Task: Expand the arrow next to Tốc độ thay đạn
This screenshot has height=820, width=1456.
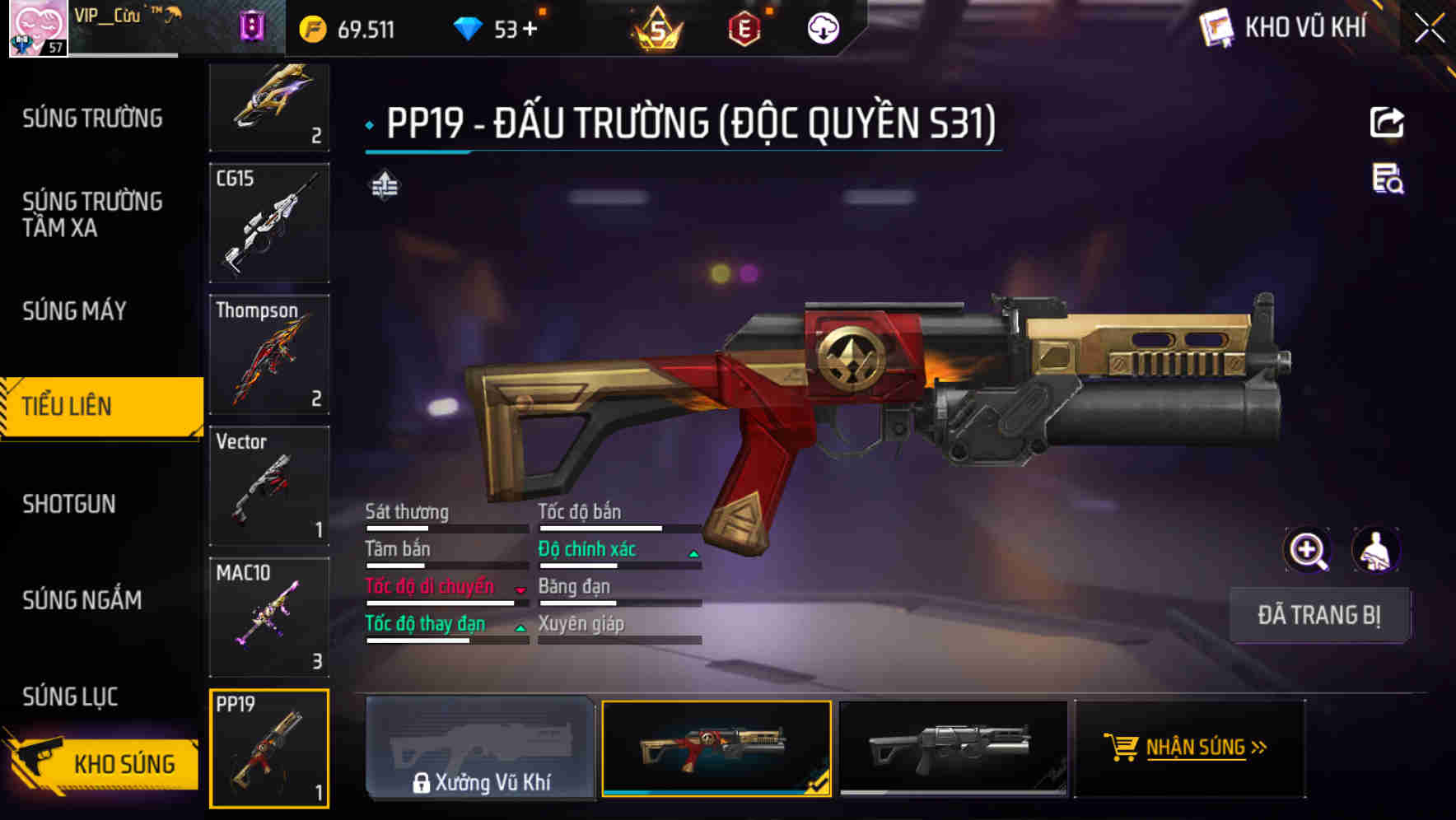Action: [520, 630]
